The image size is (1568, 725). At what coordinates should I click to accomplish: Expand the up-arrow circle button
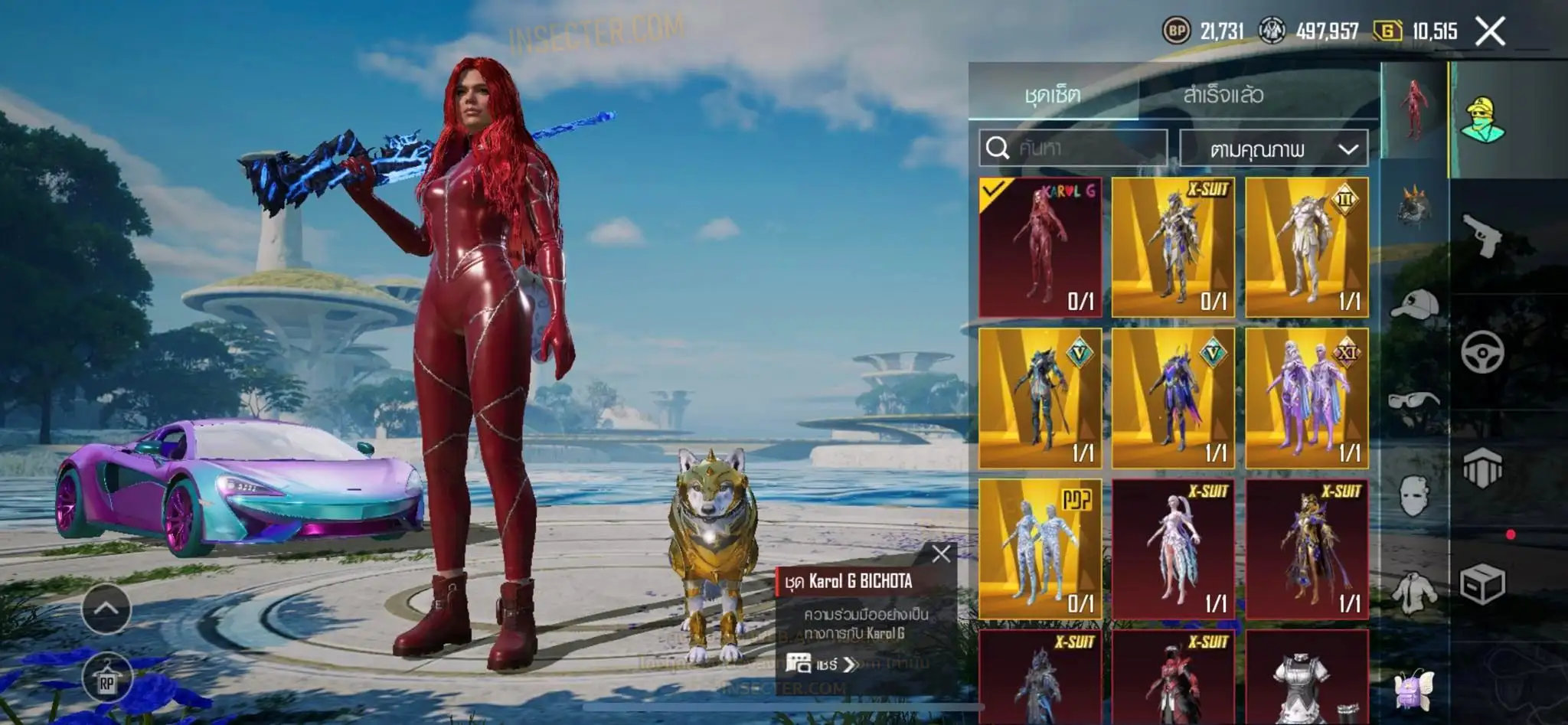point(106,609)
